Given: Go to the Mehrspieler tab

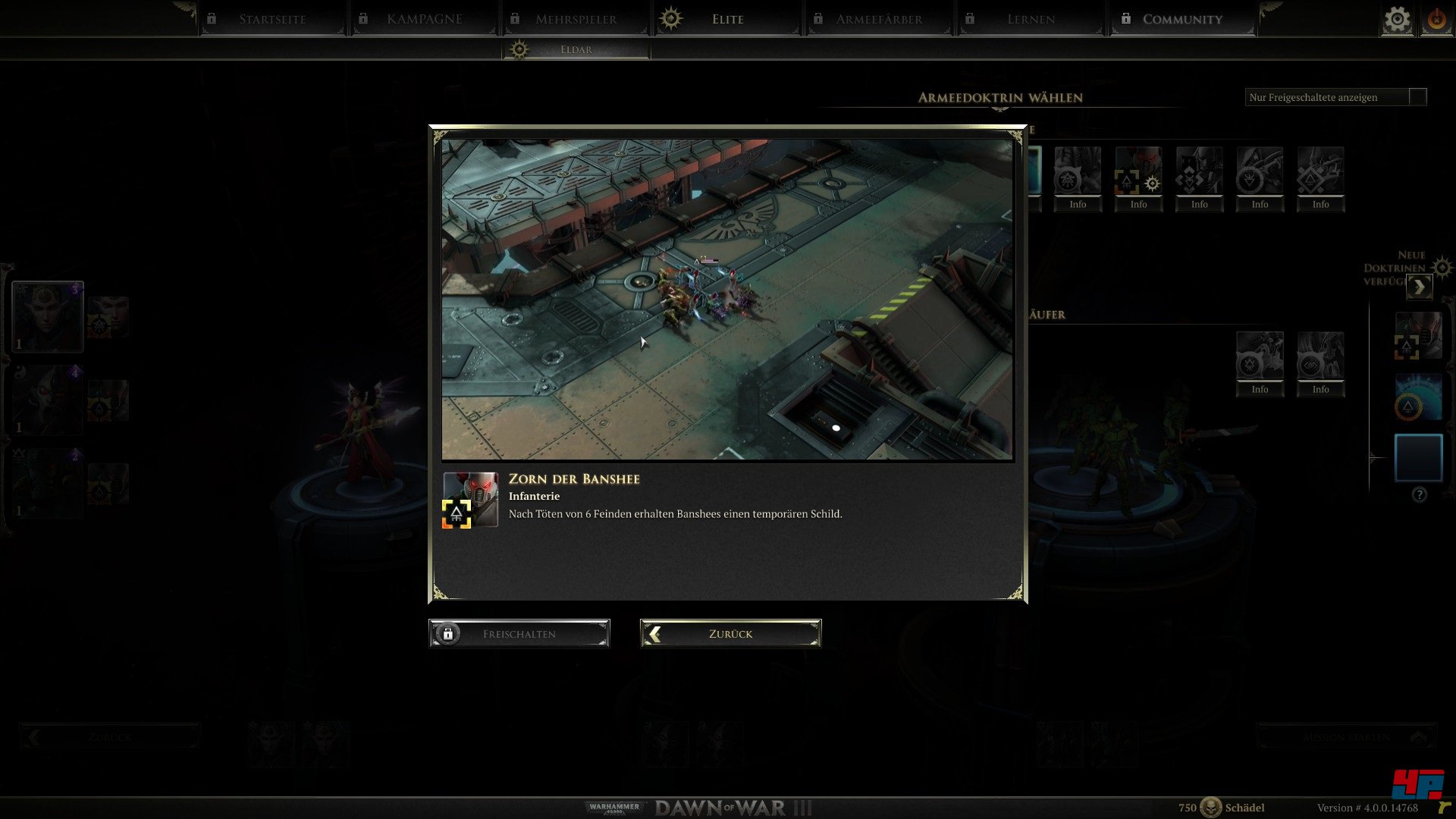Looking at the screenshot, I should pyautogui.click(x=576, y=19).
